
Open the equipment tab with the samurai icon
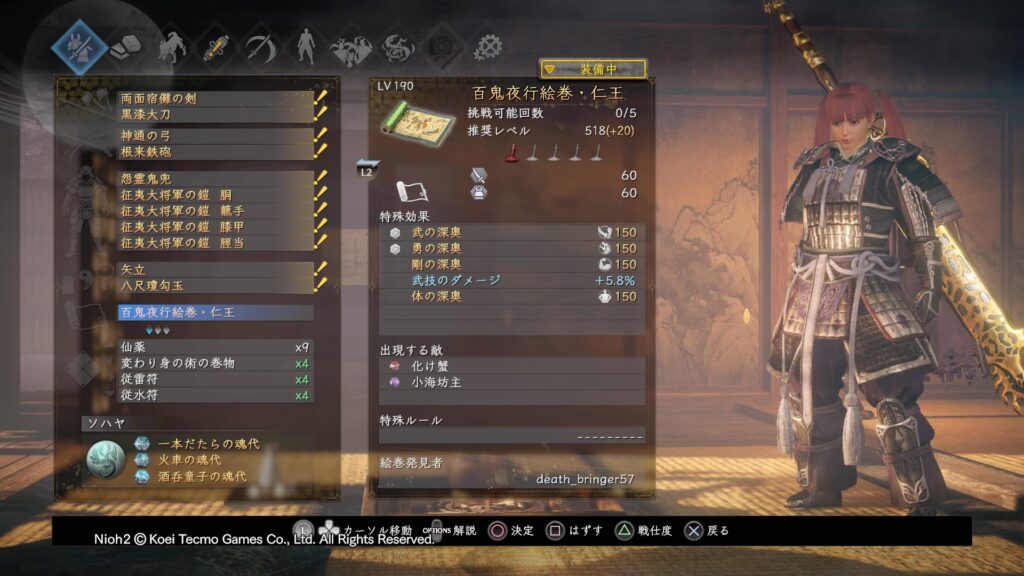(80, 46)
